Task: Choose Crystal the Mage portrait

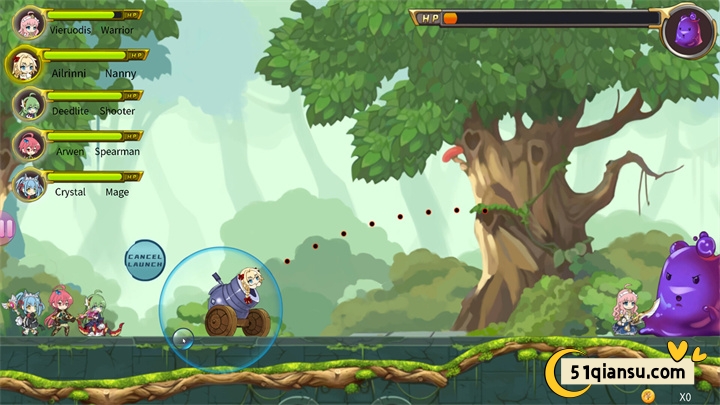Action: click(x=29, y=184)
